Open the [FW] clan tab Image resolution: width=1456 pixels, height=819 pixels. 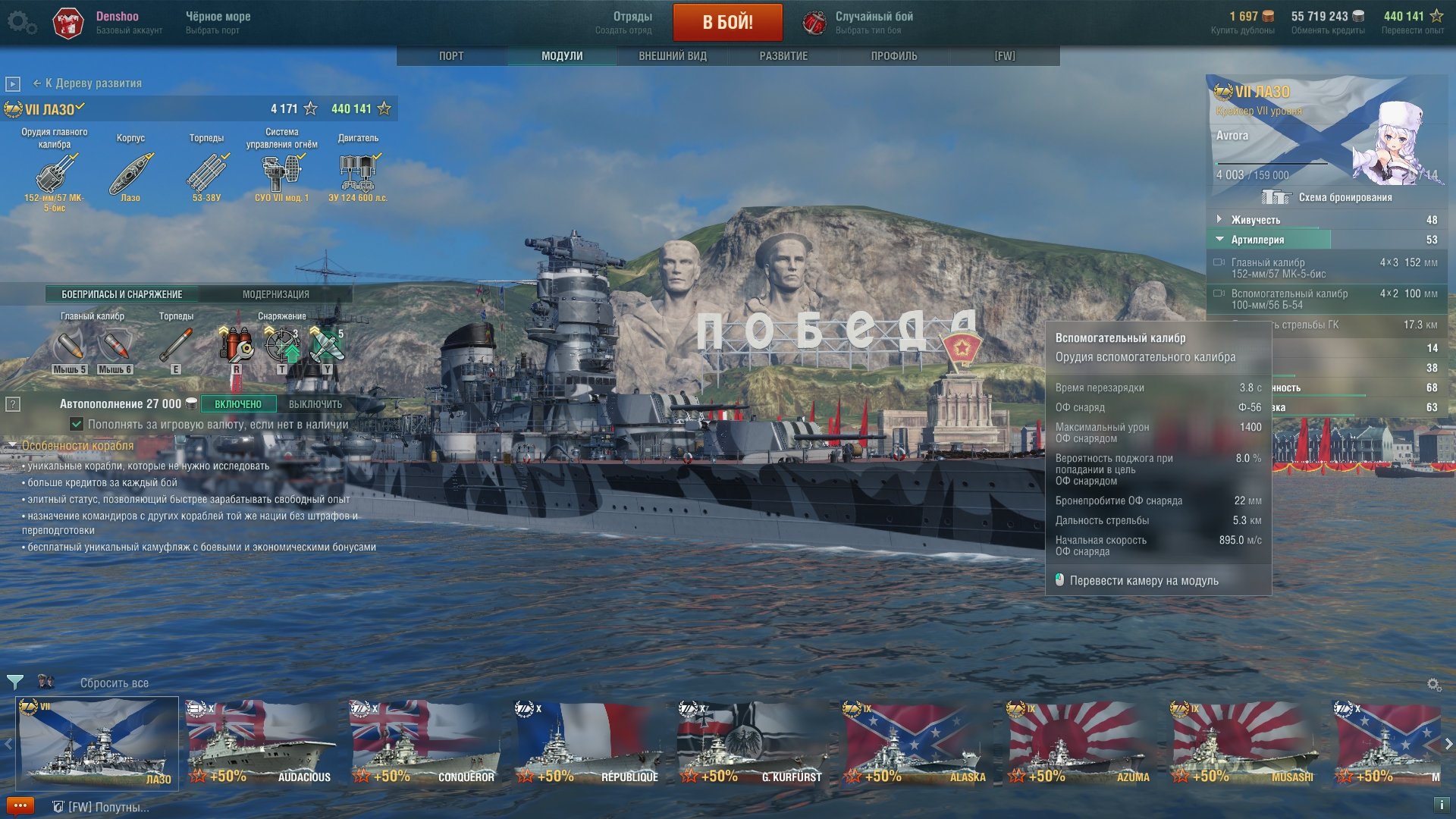[1005, 56]
